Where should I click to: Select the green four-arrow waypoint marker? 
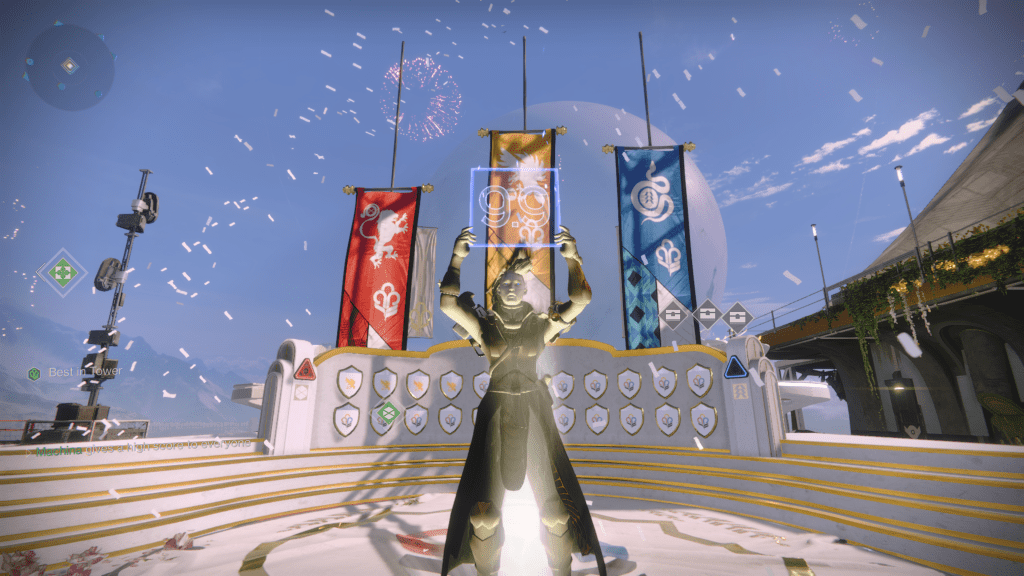pyautogui.click(x=62, y=273)
